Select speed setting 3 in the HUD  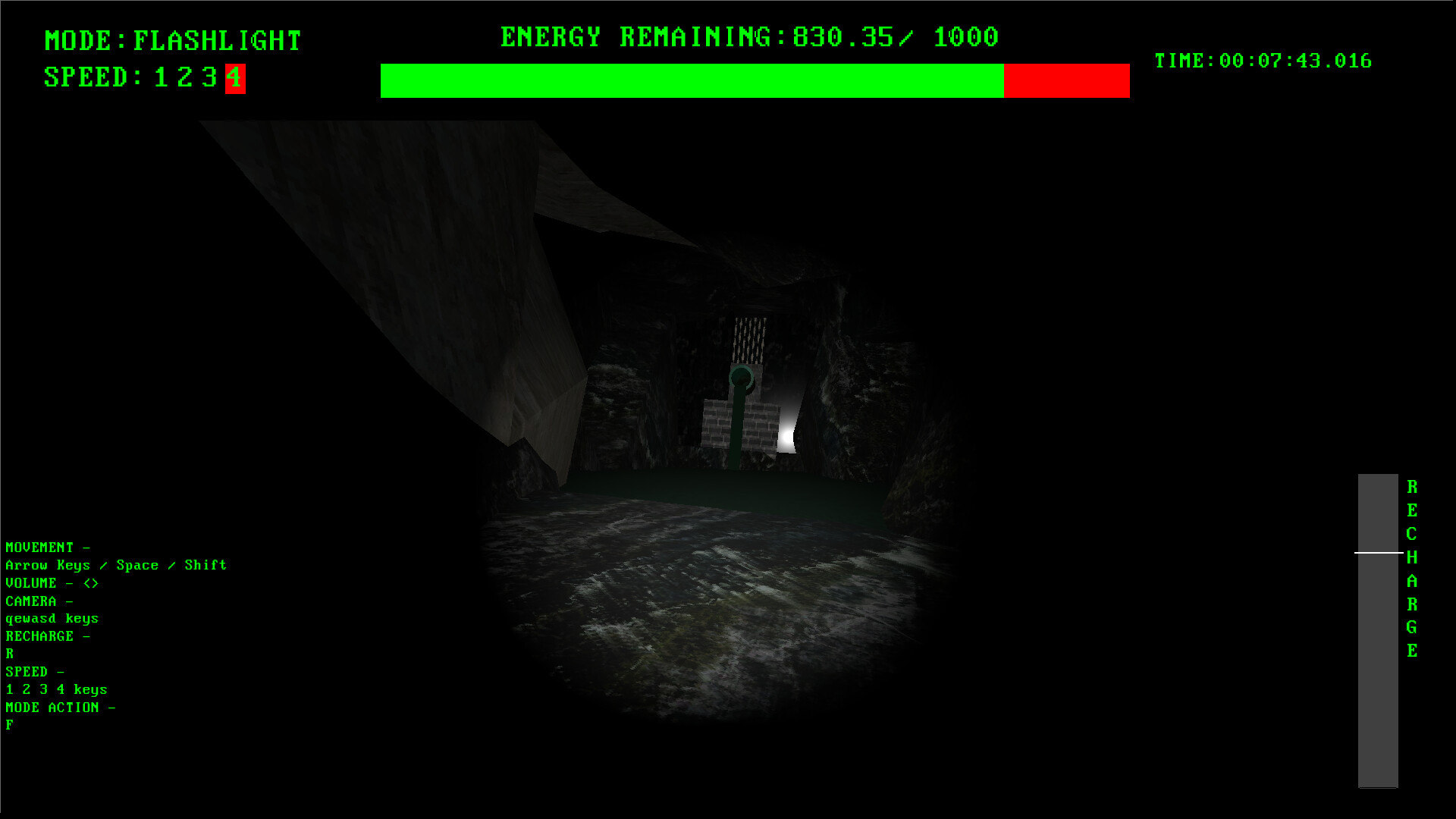tap(210, 78)
